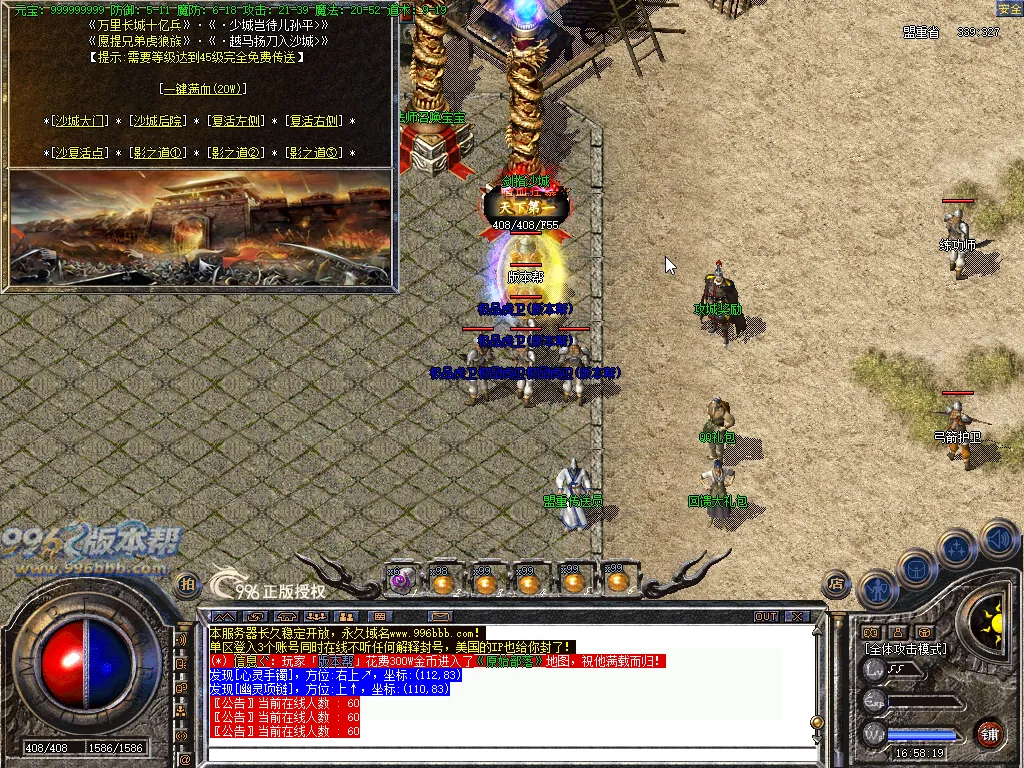Open the mail envelope button above chat

[x=439, y=616]
